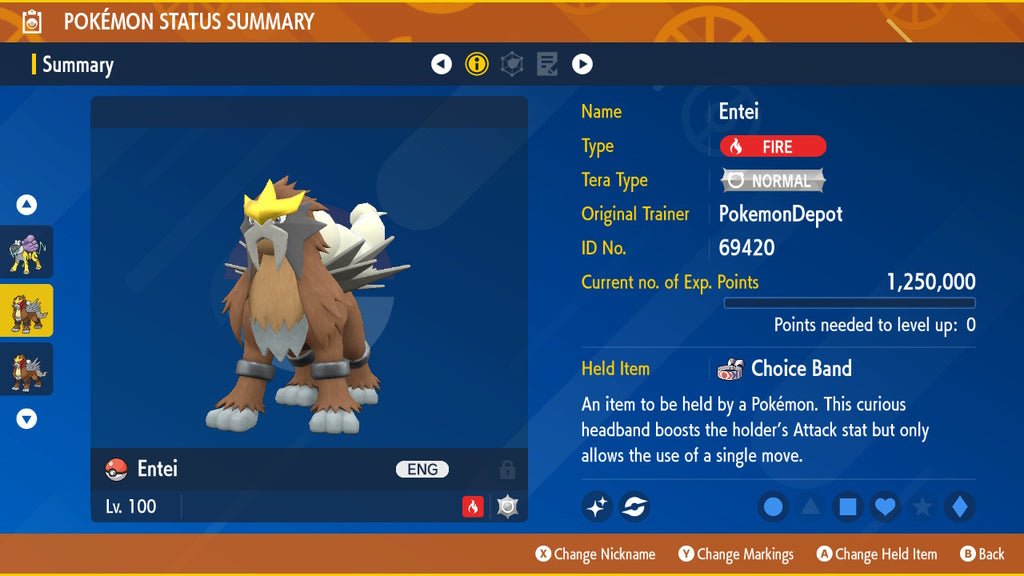Toggle the star marking

pyautogui.click(x=922, y=507)
